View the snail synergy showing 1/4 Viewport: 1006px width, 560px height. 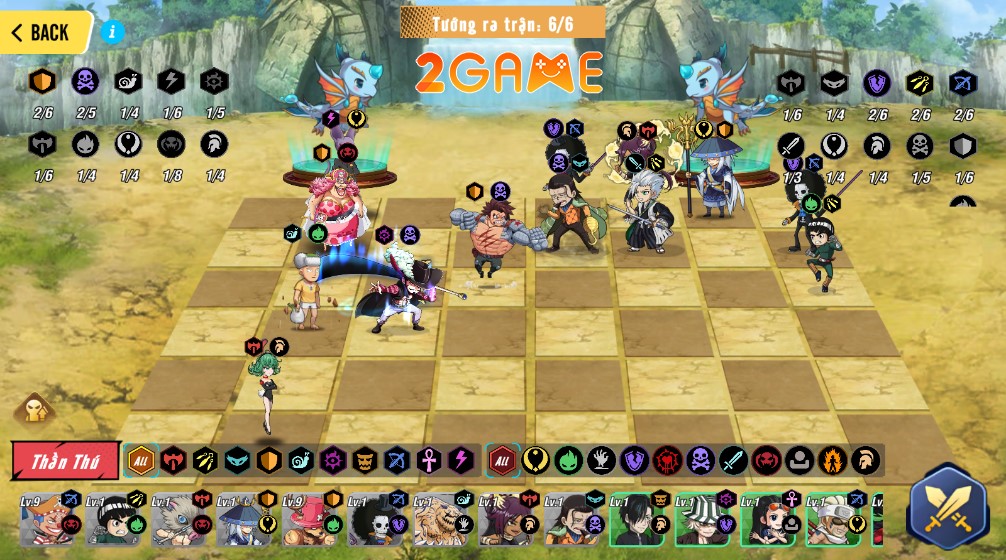[x=128, y=82]
